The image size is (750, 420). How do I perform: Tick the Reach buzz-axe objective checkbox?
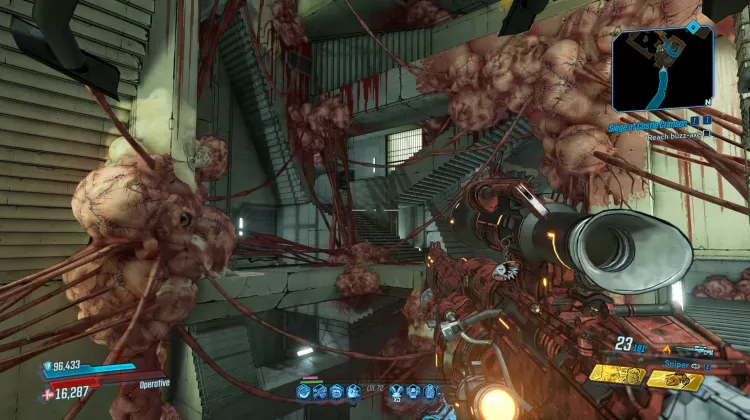(x=705, y=133)
